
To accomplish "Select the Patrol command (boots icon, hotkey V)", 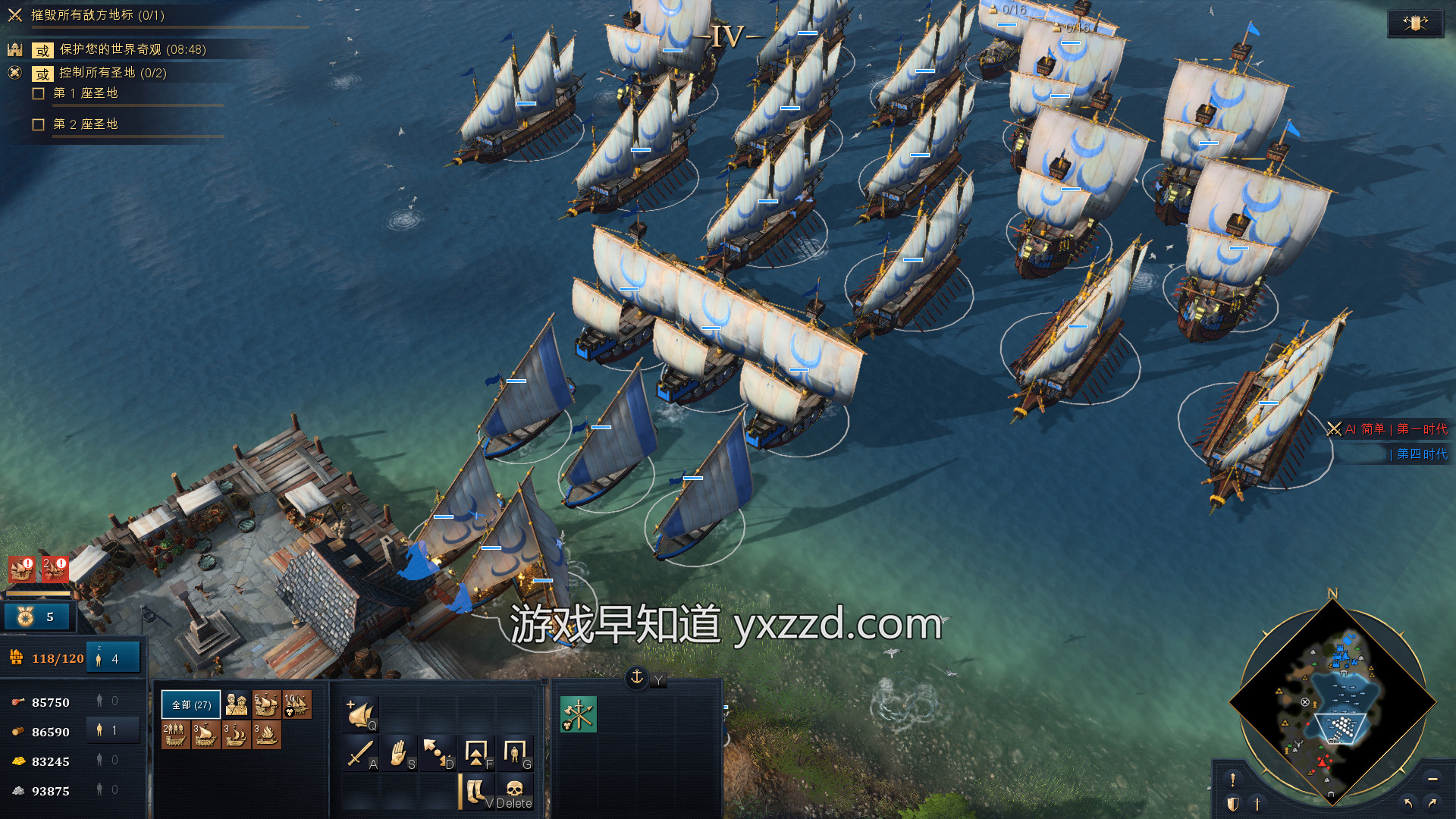I will click(475, 791).
